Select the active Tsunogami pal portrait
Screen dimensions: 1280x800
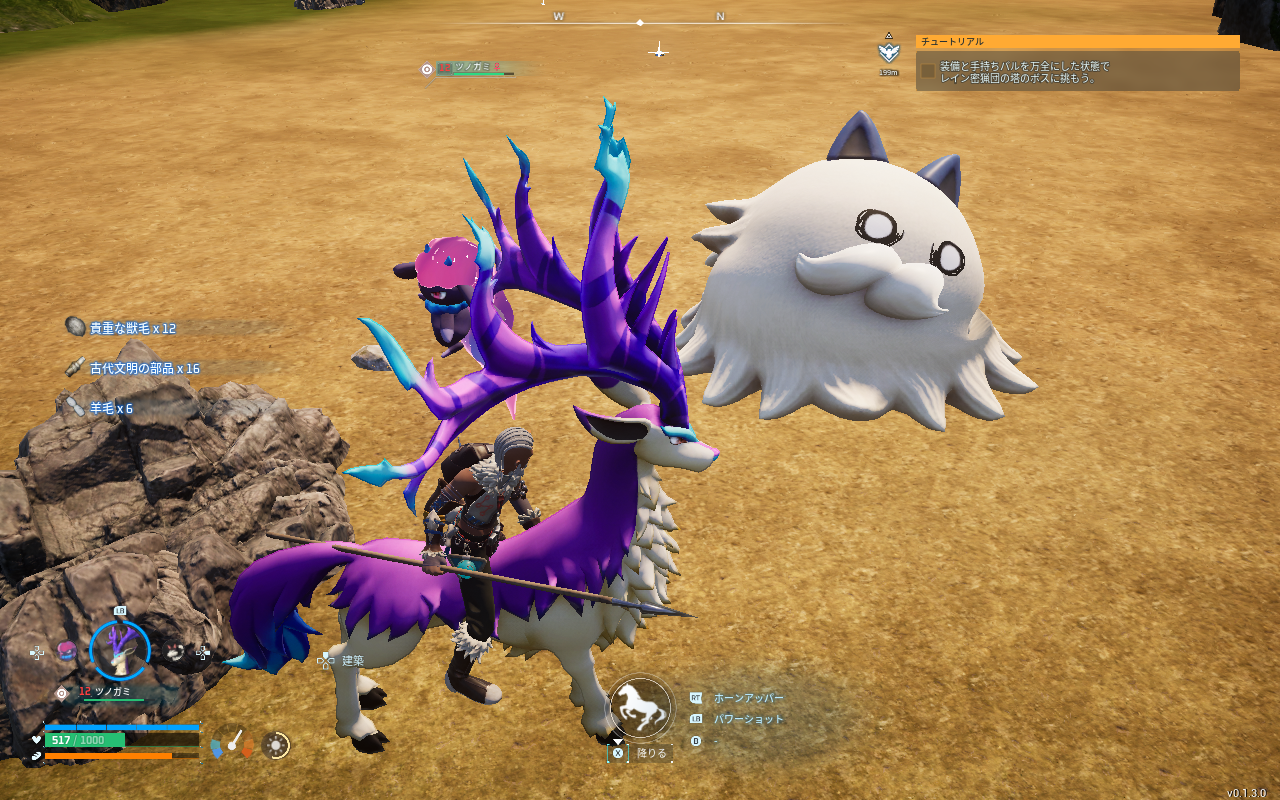(120, 650)
